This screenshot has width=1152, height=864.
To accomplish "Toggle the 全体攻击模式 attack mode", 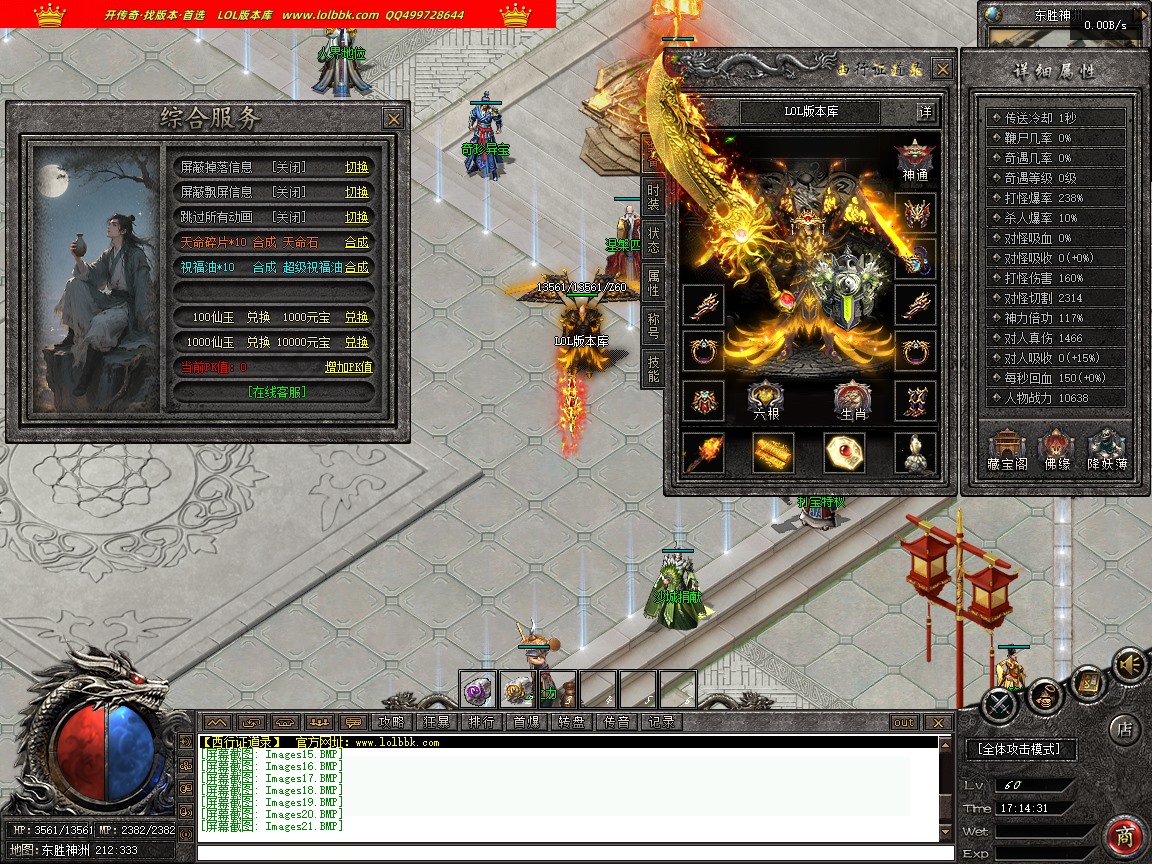I will [x=1020, y=748].
